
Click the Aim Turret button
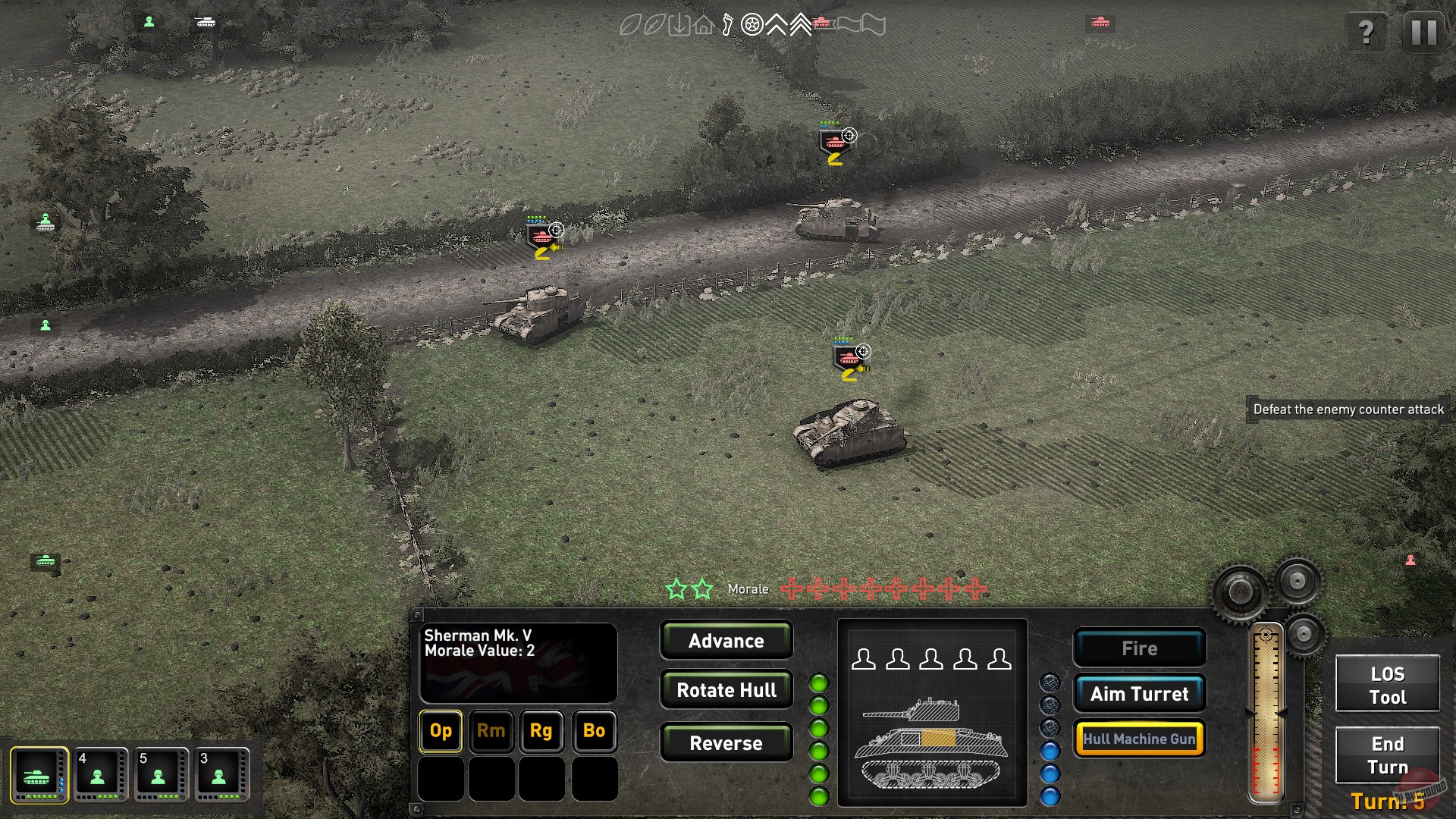tap(1139, 693)
